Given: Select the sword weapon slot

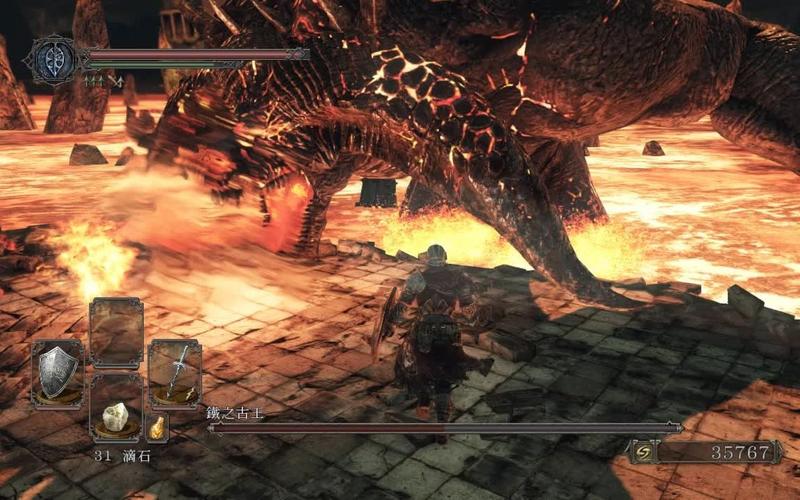Looking at the screenshot, I should point(175,373).
